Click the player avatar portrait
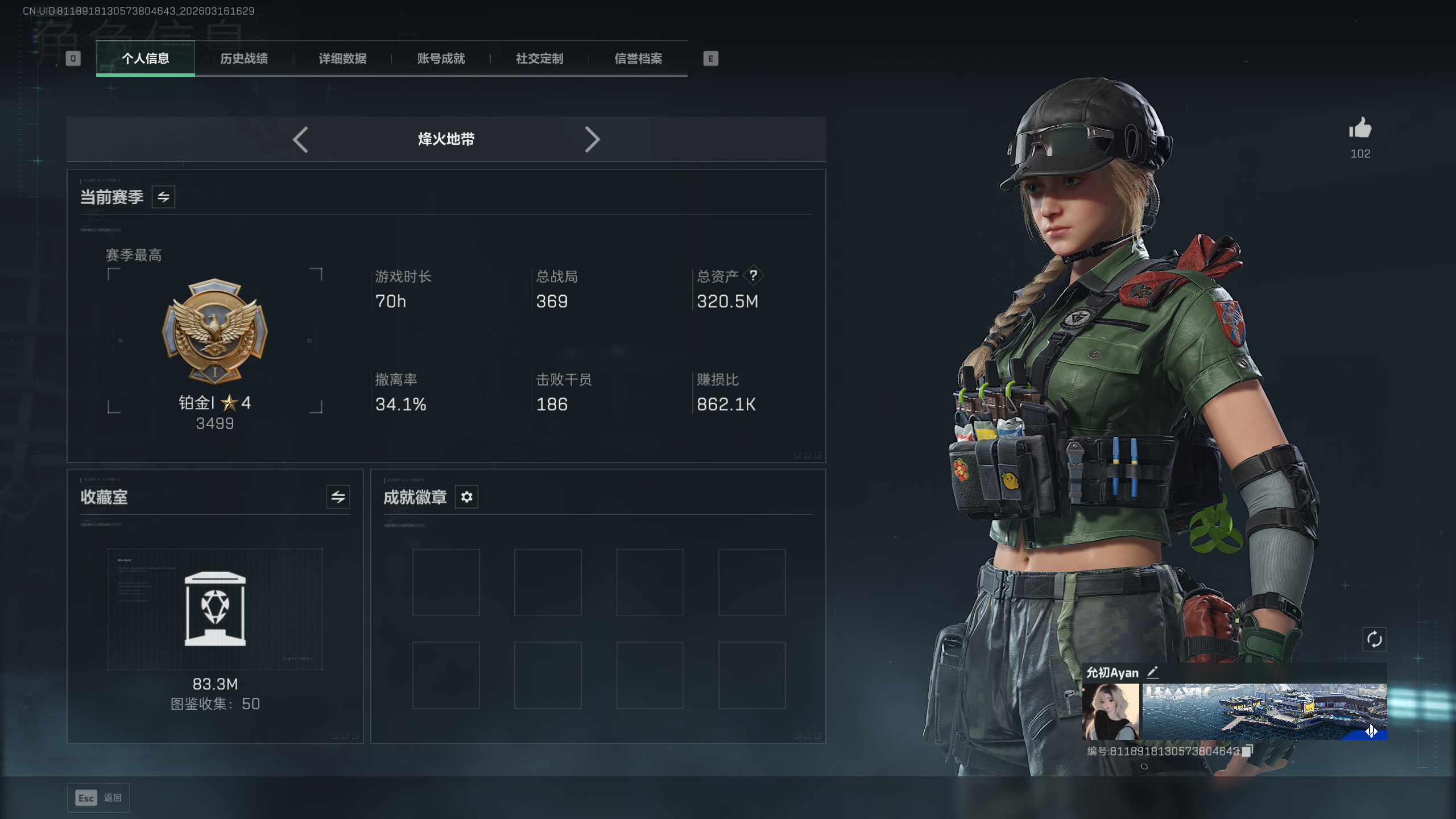The width and height of the screenshot is (1456, 819). [x=1111, y=712]
